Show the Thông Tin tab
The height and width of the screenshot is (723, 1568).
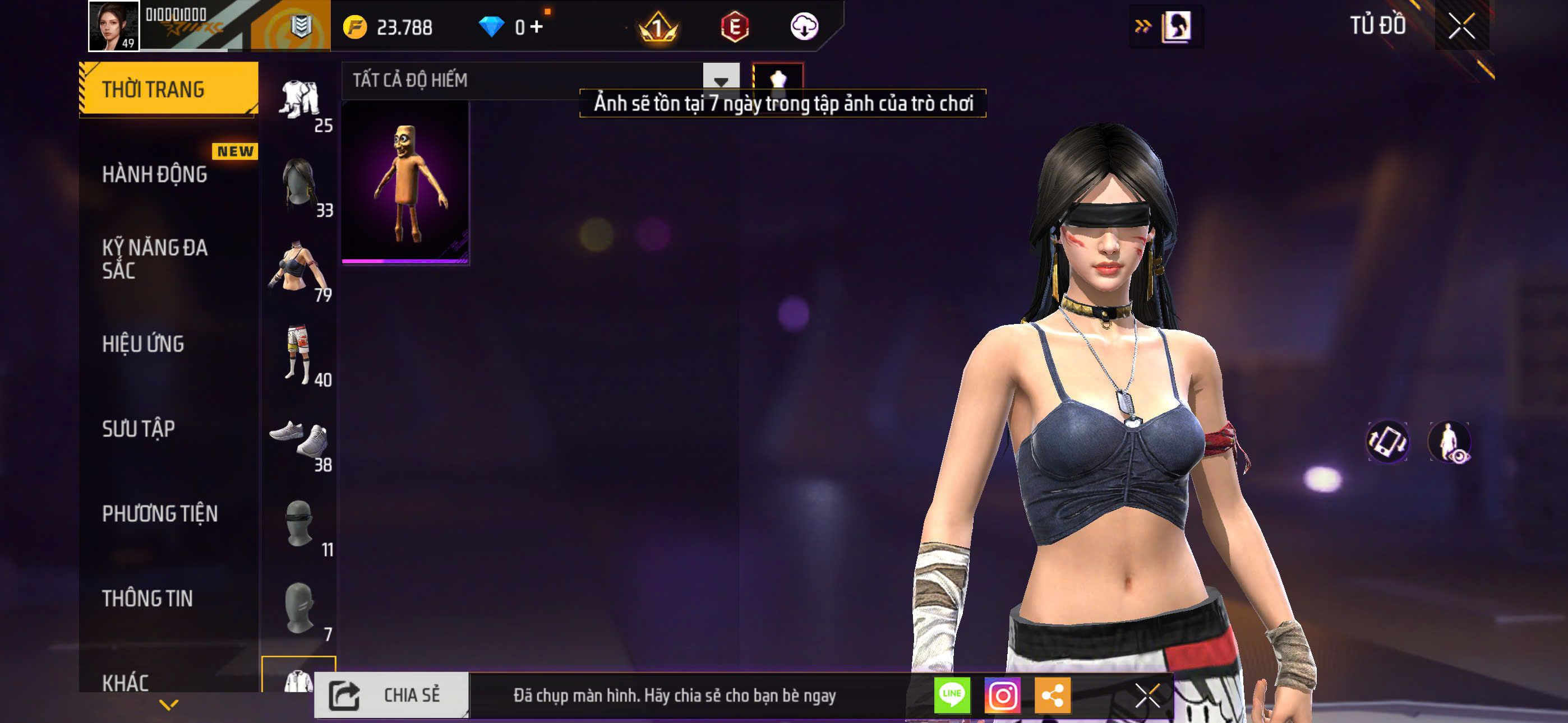pos(147,598)
